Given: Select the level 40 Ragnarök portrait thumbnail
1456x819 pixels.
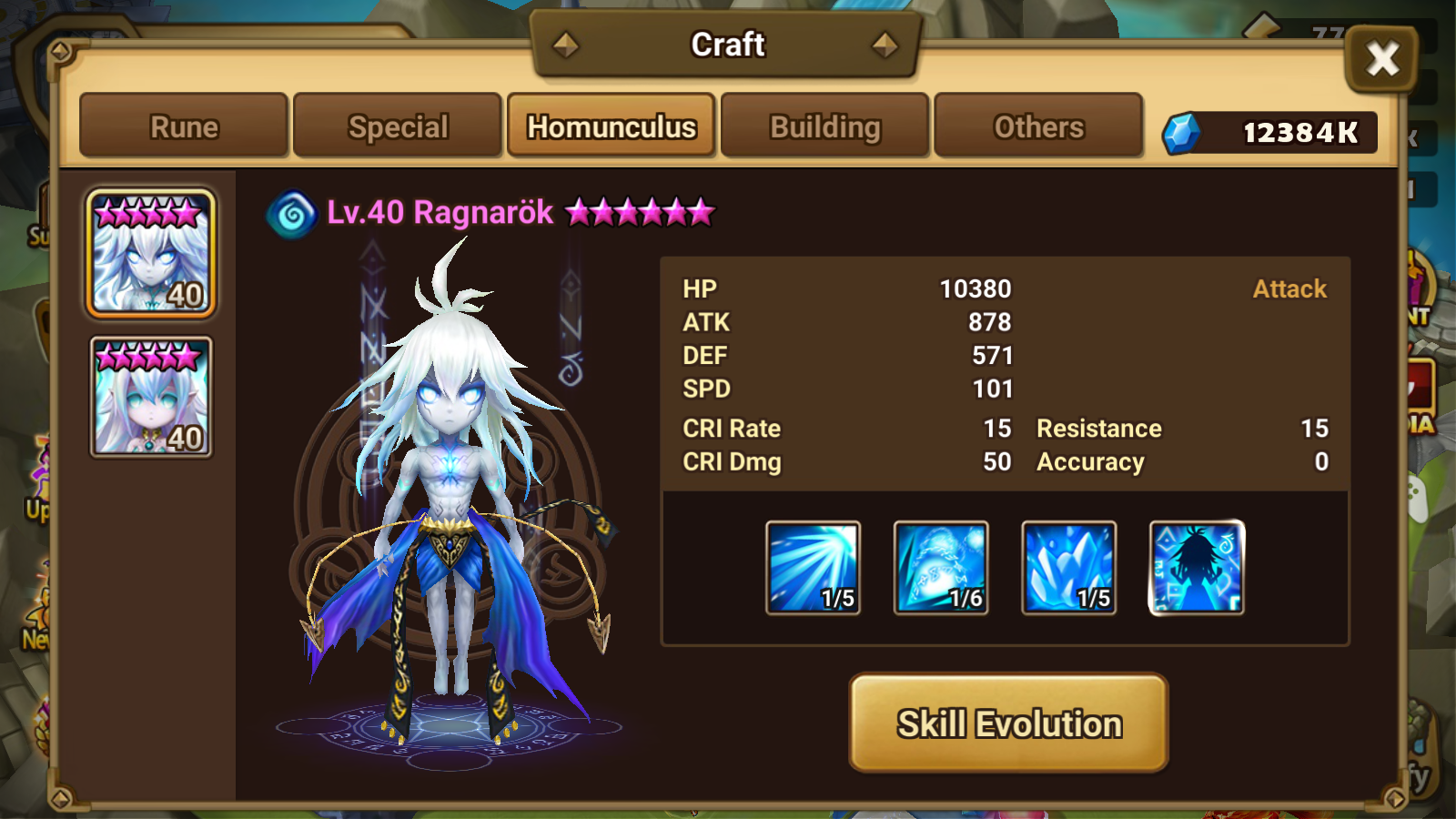Looking at the screenshot, I should point(150,250).
